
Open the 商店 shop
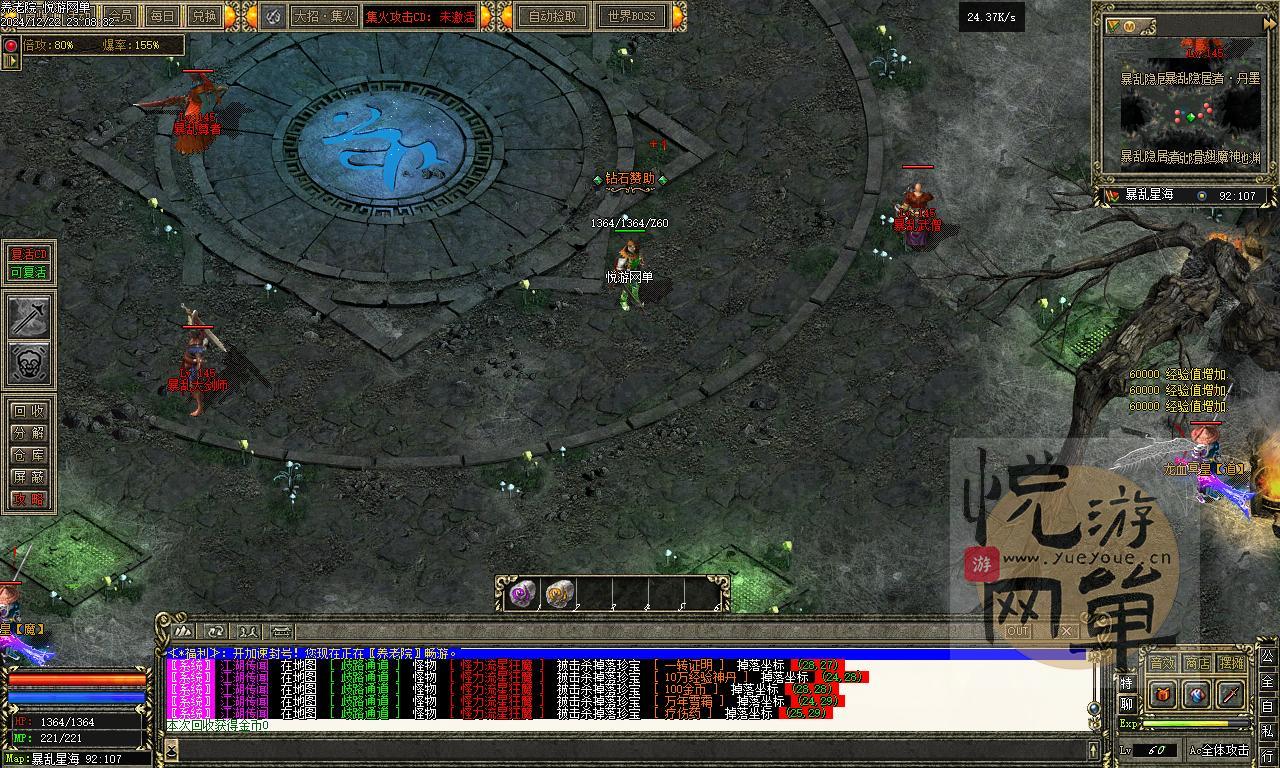coord(1197,663)
